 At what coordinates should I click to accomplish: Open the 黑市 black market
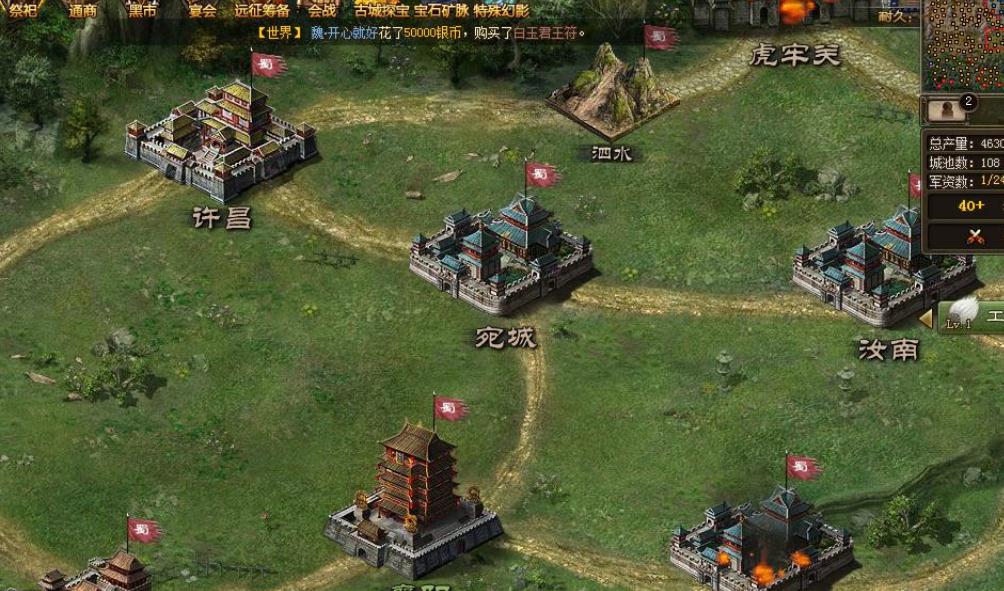click(x=143, y=11)
